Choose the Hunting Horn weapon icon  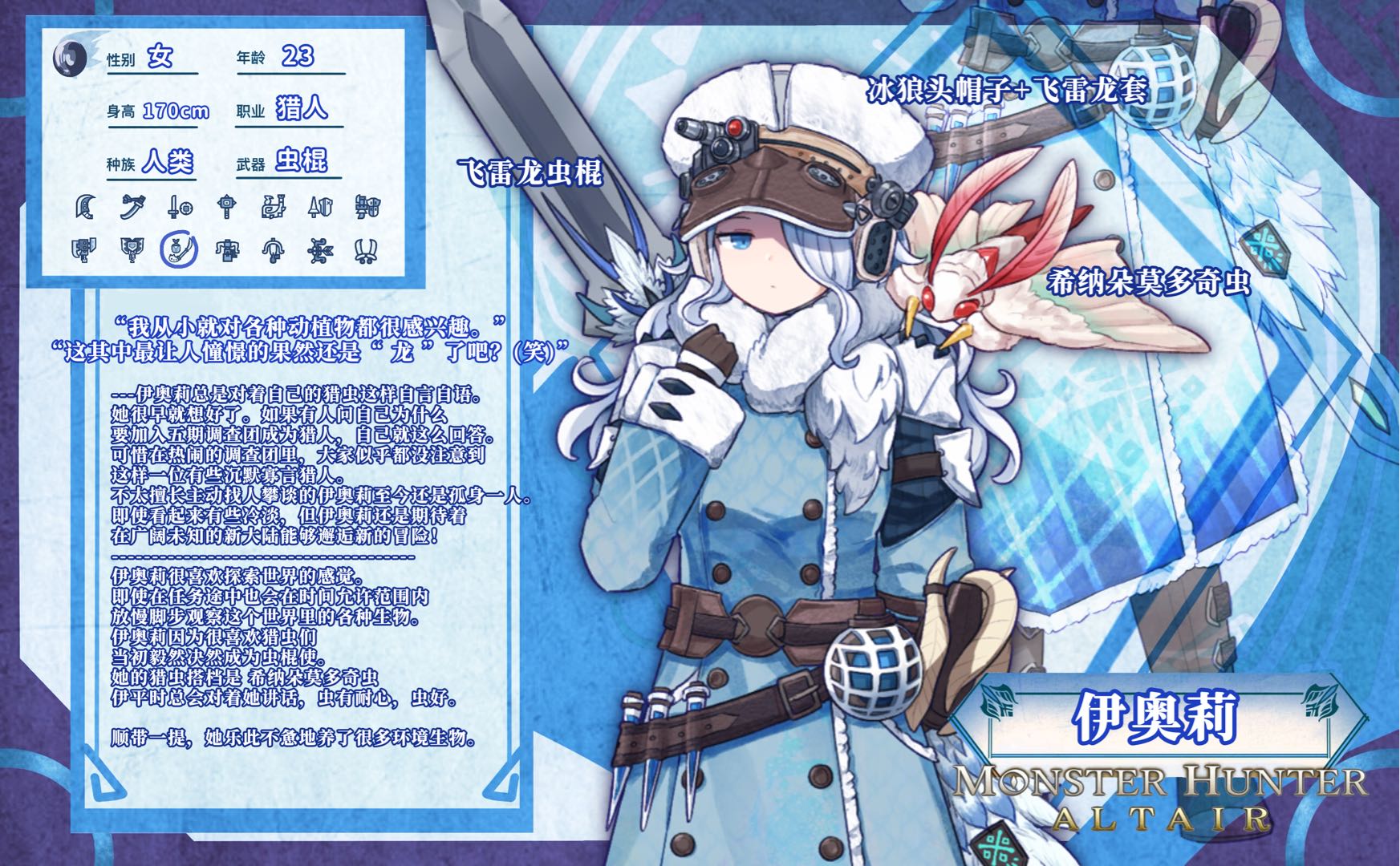(274, 208)
